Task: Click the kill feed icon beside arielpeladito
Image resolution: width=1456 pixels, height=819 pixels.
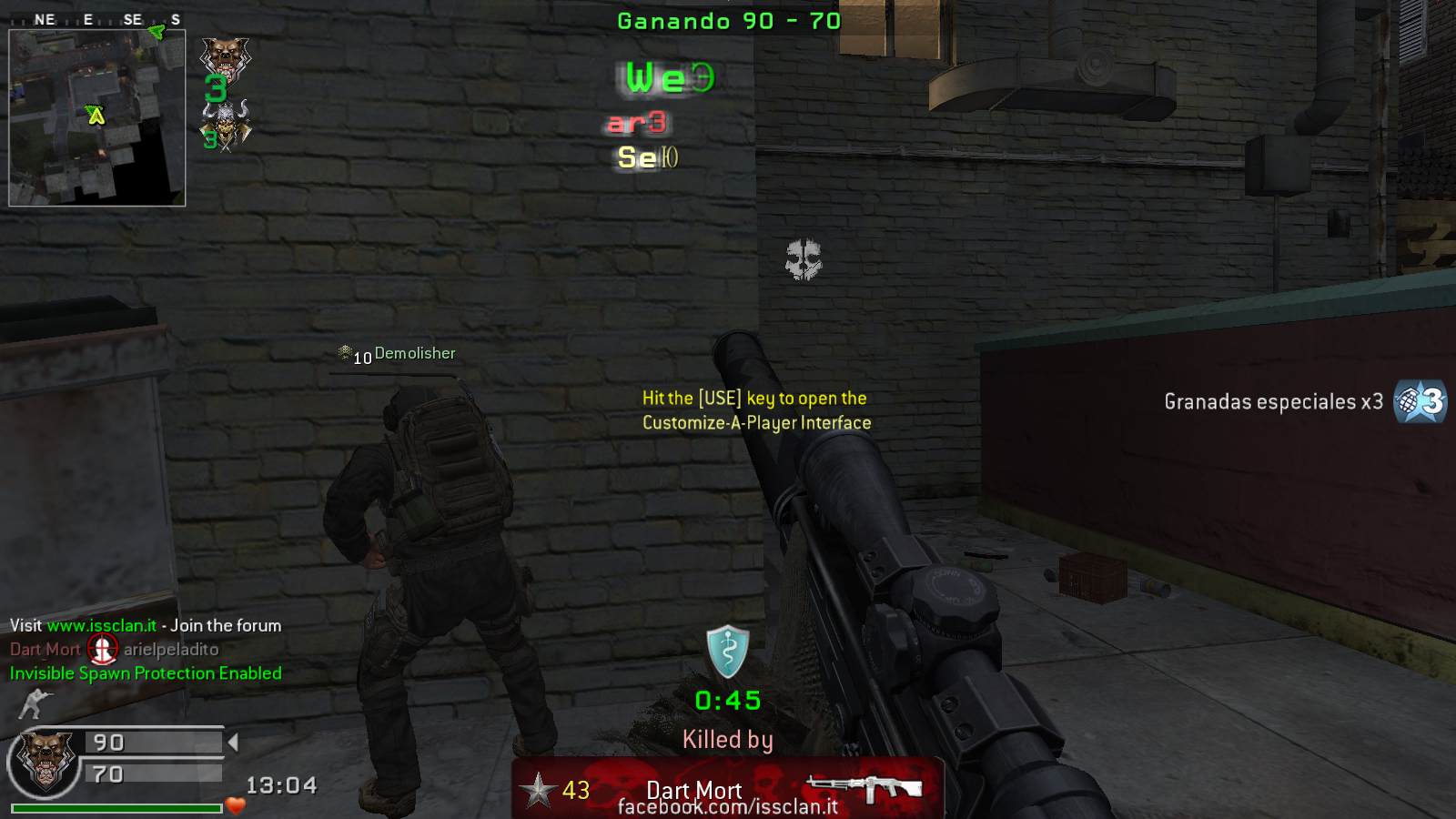Action: (102, 649)
